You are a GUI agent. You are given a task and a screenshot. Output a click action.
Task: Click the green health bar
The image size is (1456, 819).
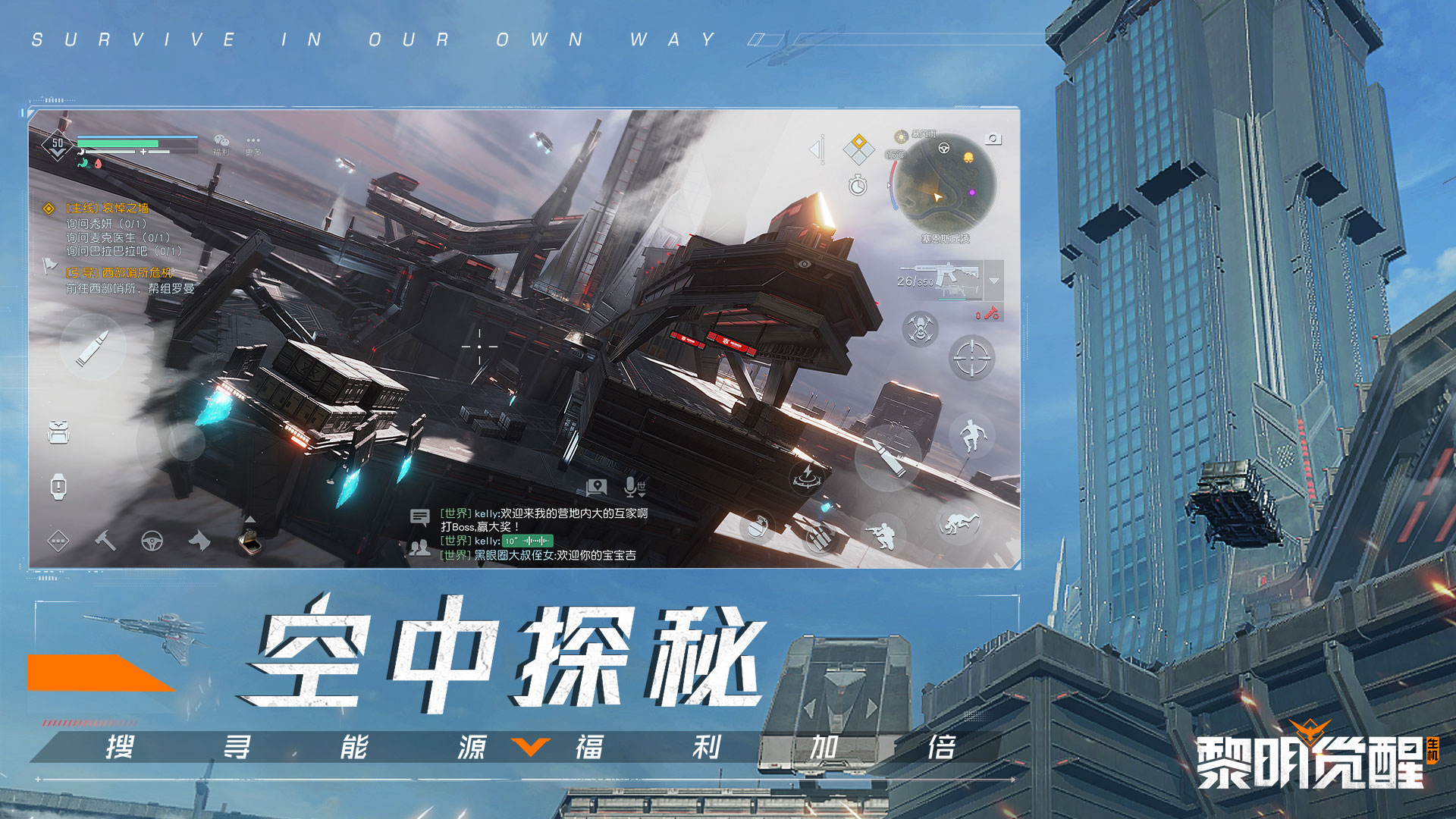(x=118, y=143)
